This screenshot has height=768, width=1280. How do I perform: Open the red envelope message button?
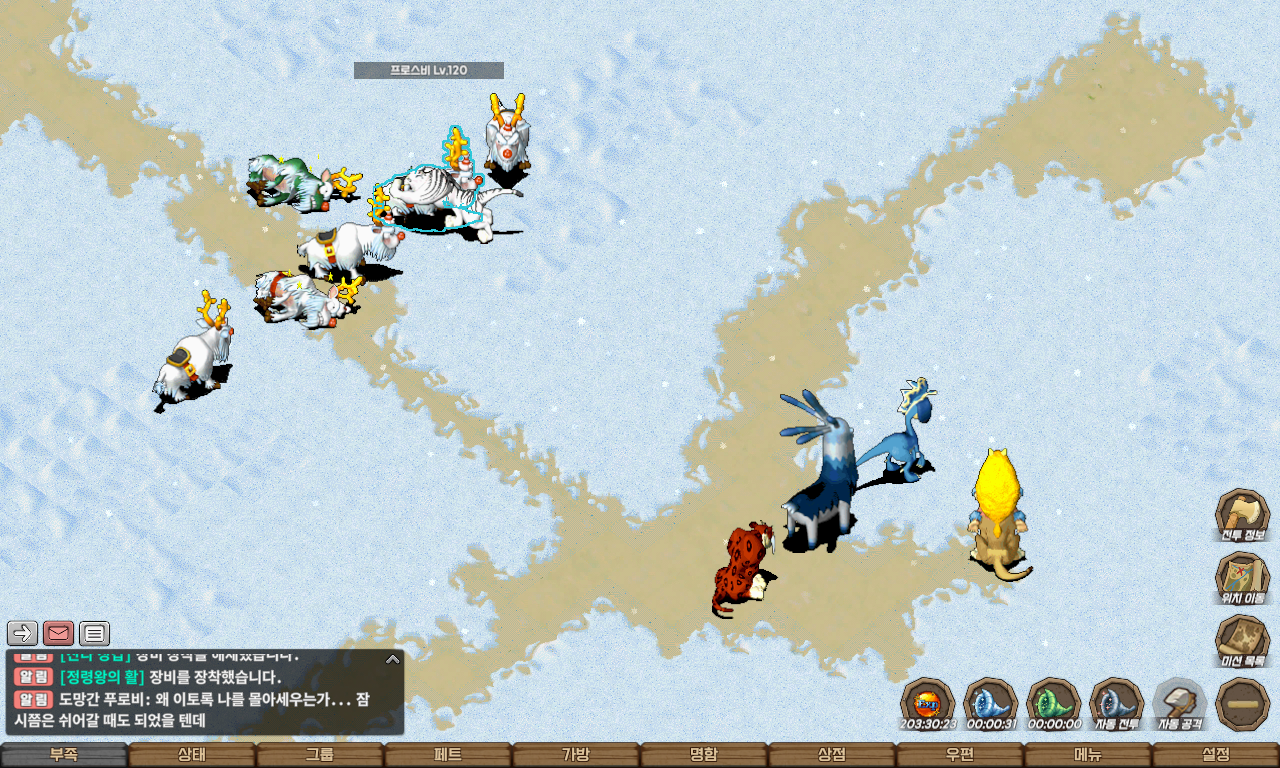click(59, 633)
